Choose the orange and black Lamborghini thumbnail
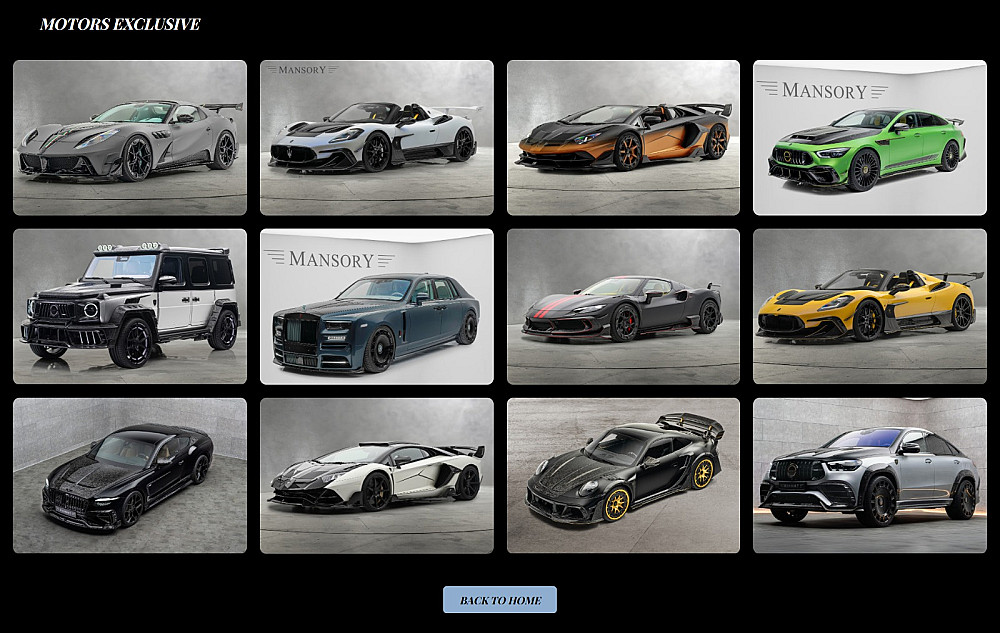This screenshot has height=633, width=1000. [x=623, y=138]
